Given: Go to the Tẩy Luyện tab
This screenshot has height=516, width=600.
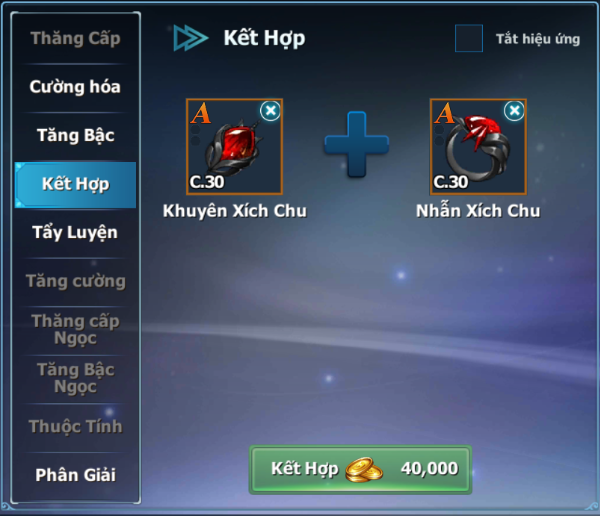Looking at the screenshot, I should click(75, 233).
